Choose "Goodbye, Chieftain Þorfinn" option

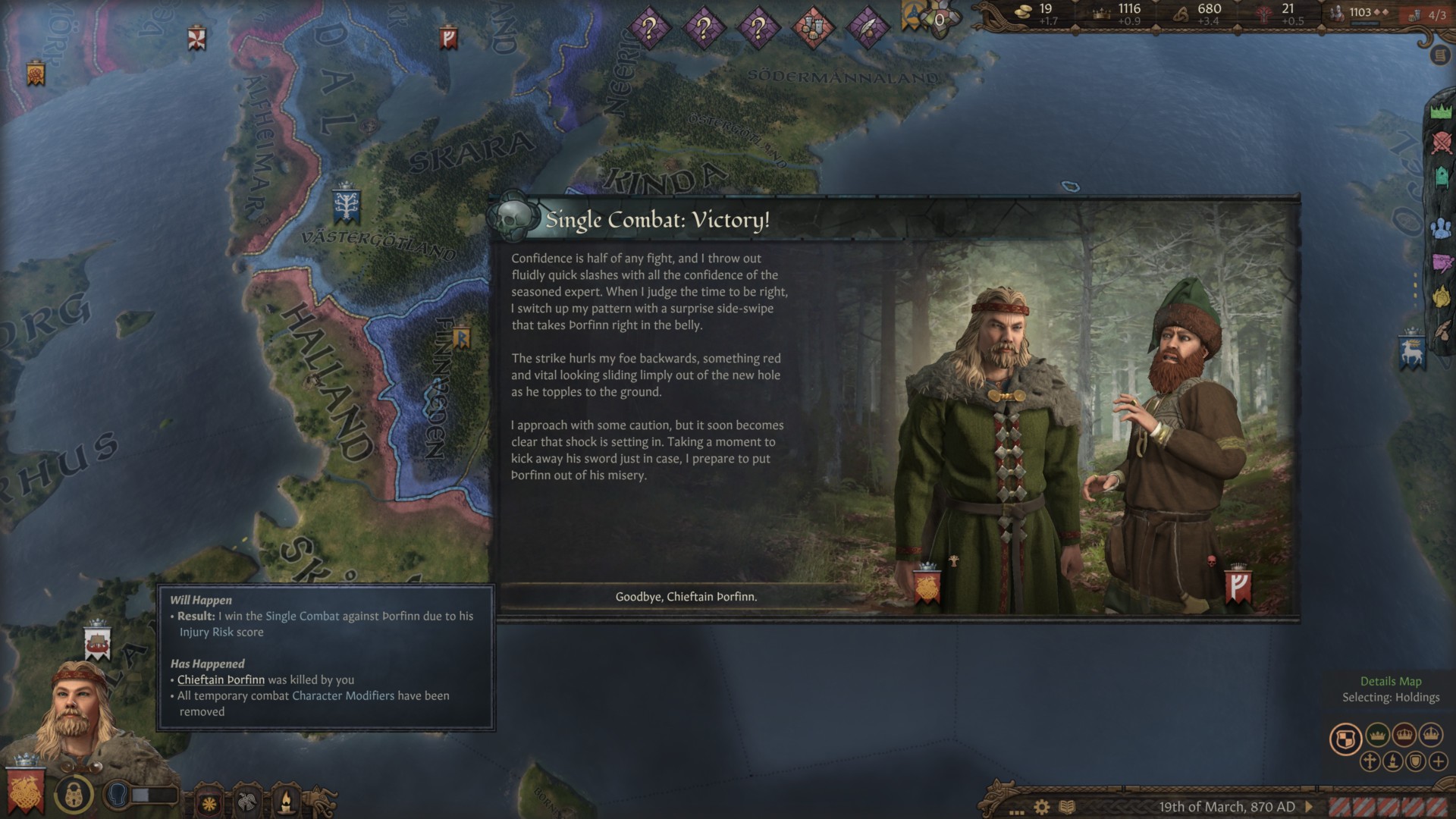[x=686, y=597]
